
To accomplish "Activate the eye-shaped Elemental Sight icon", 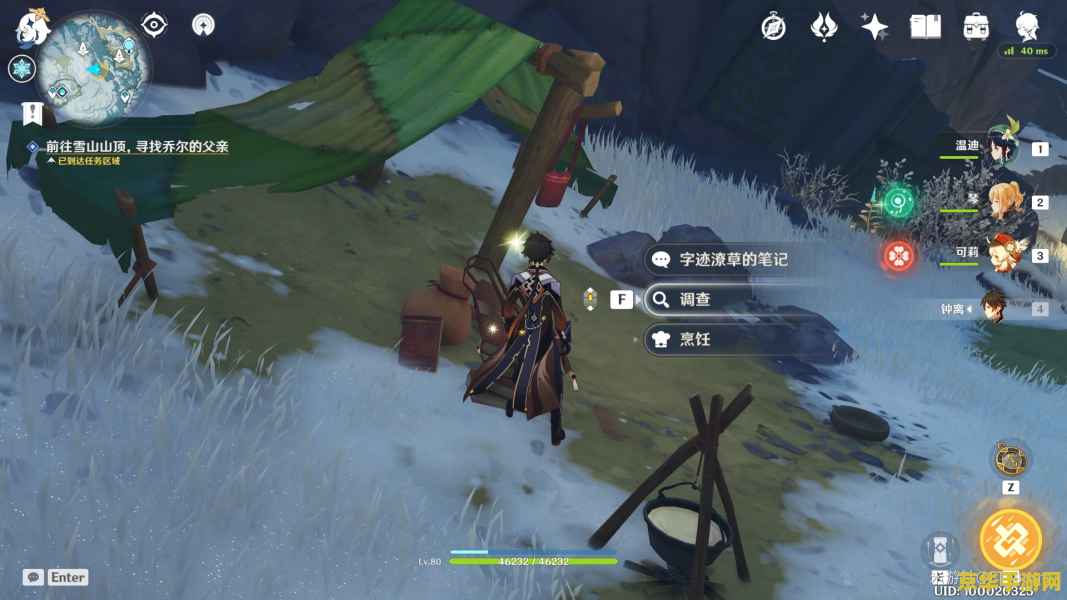I will 154,24.
